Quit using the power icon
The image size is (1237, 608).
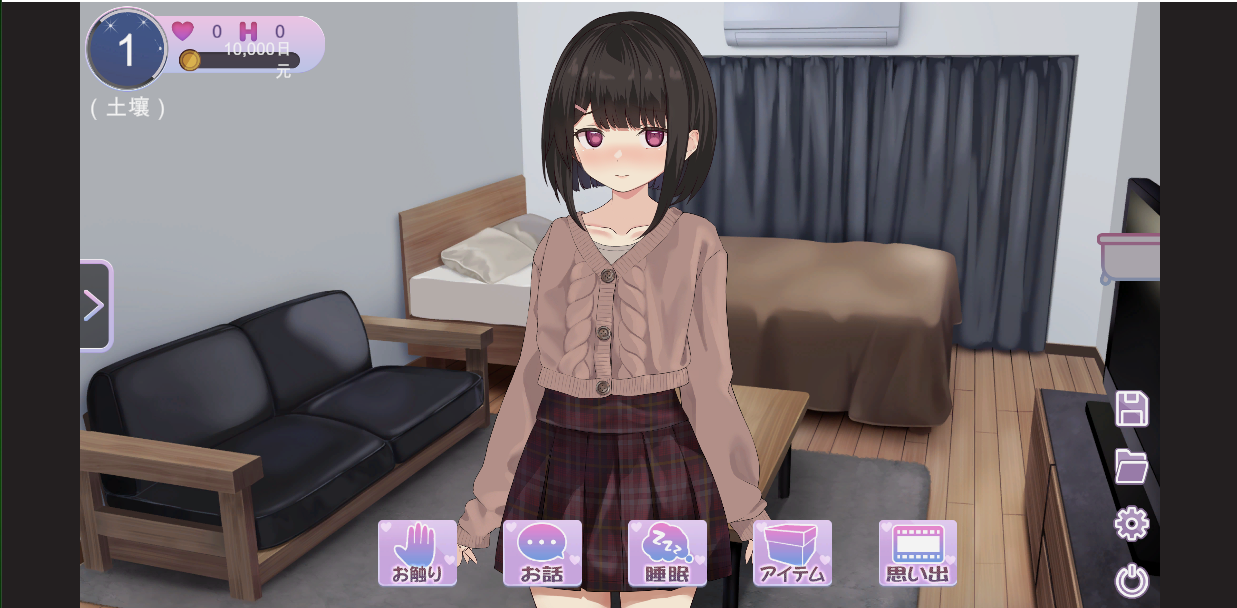1132,581
